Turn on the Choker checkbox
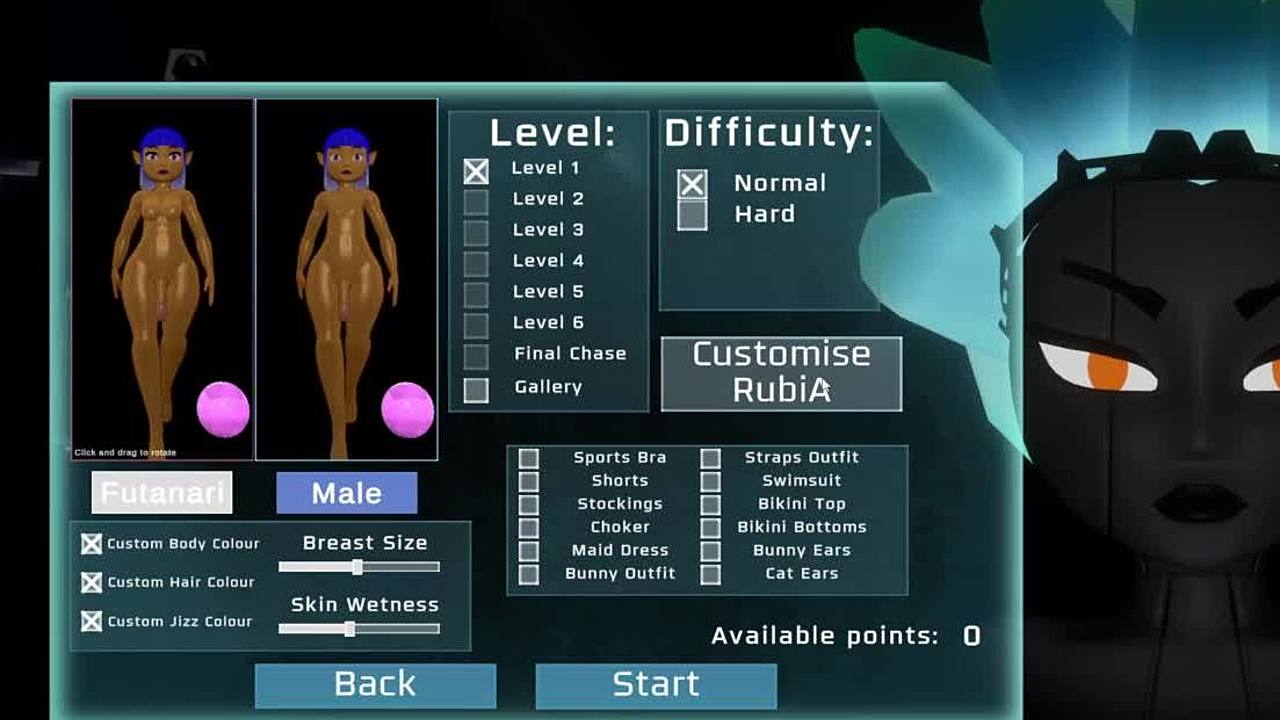Viewport: 1280px width, 720px height. [529, 527]
